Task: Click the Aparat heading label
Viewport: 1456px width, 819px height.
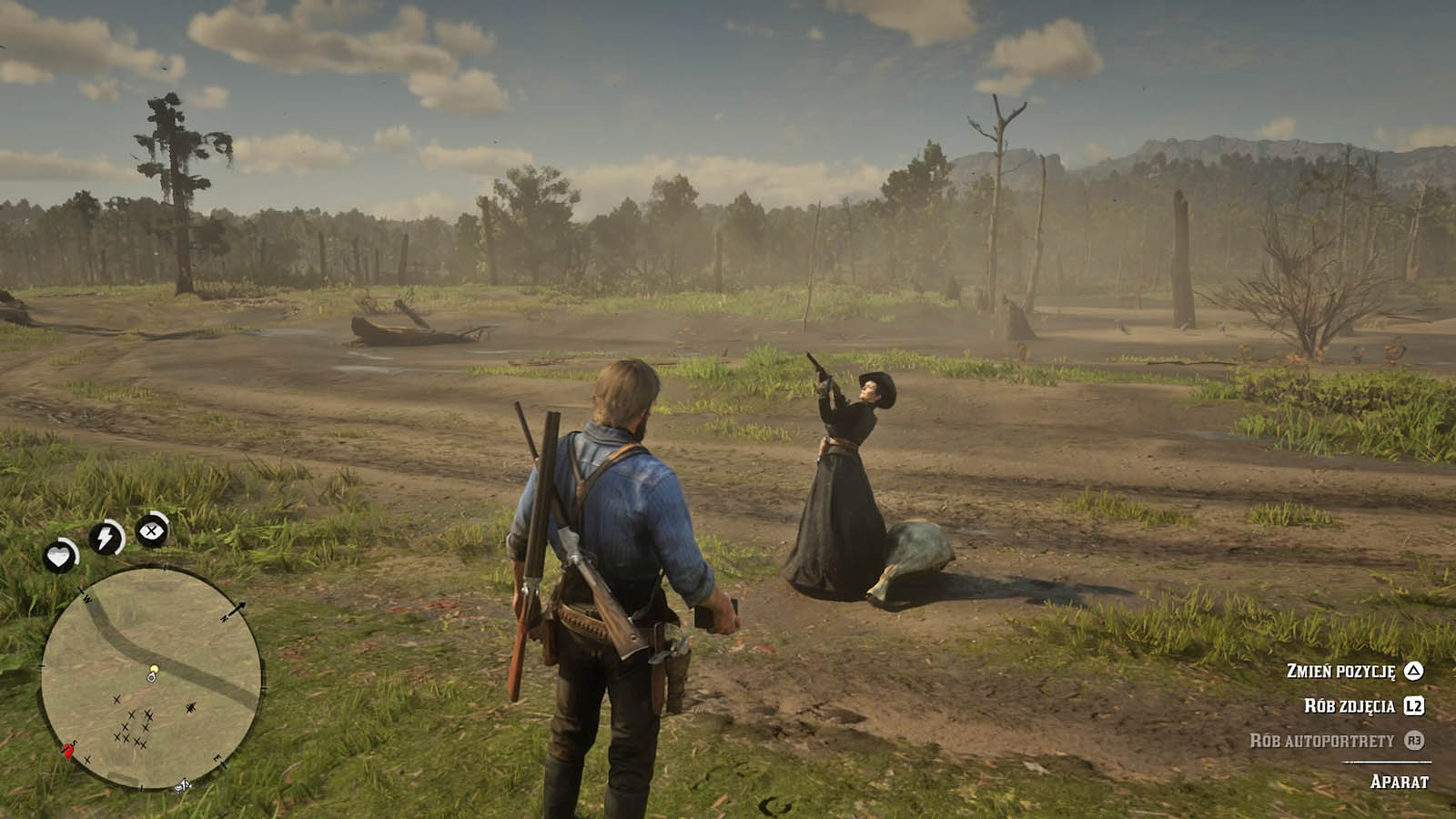Action: 1400,781
